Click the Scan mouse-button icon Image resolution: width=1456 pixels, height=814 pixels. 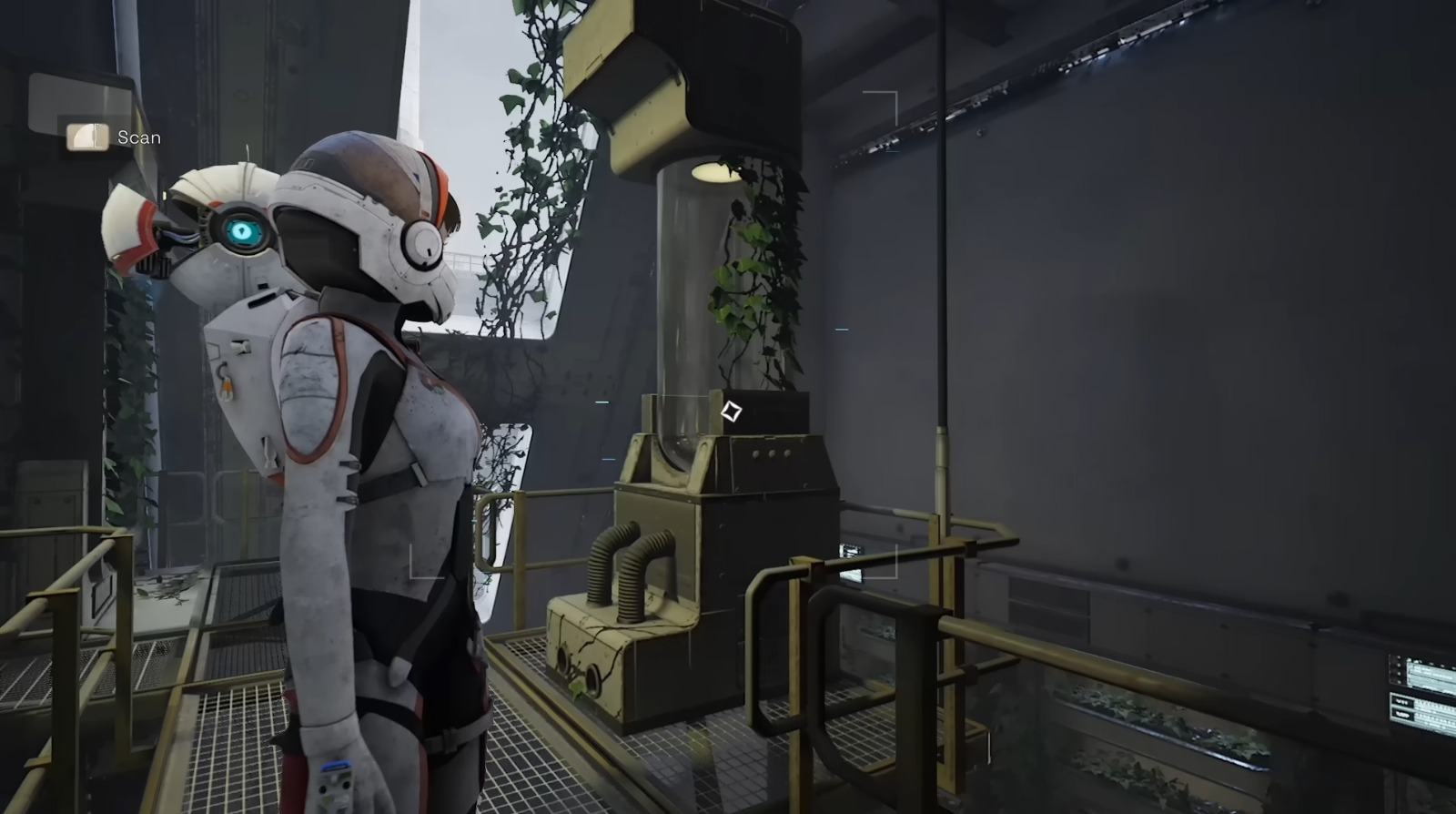(x=86, y=137)
